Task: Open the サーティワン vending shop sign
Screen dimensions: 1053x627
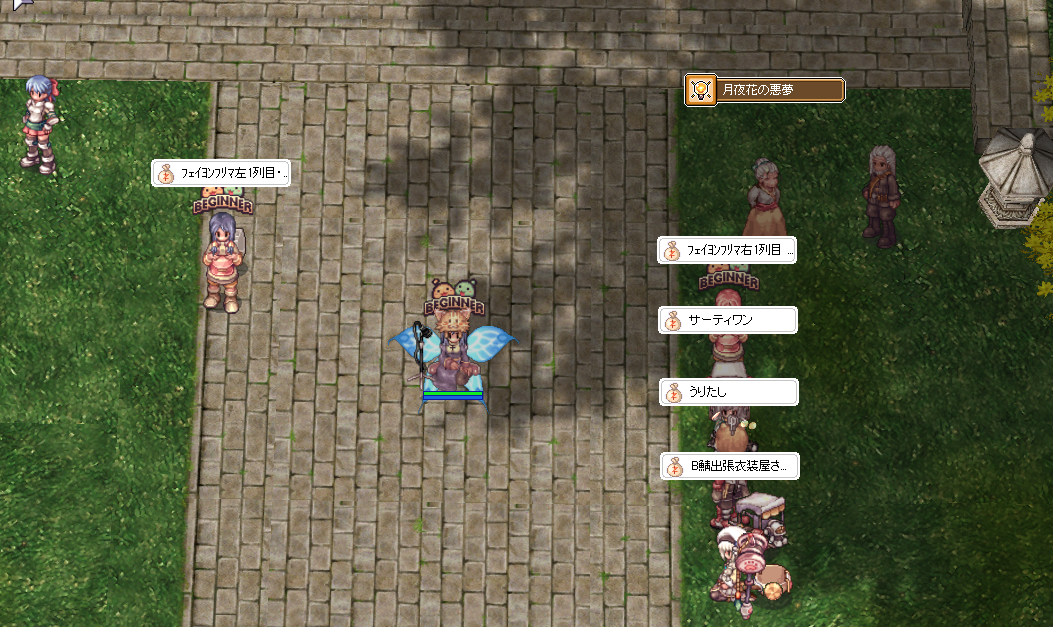Action: (728, 320)
